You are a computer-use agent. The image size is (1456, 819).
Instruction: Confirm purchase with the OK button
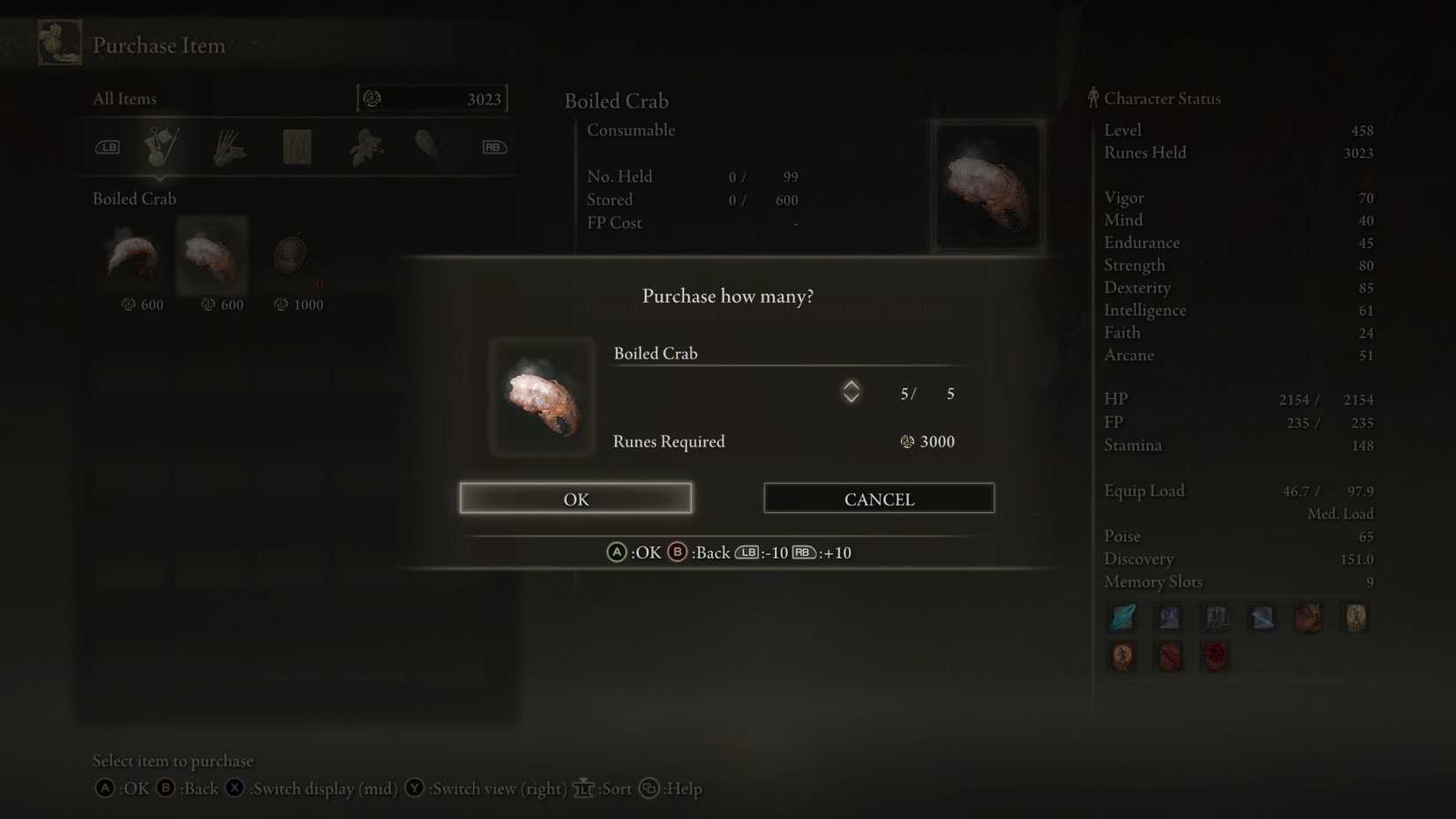tap(574, 499)
